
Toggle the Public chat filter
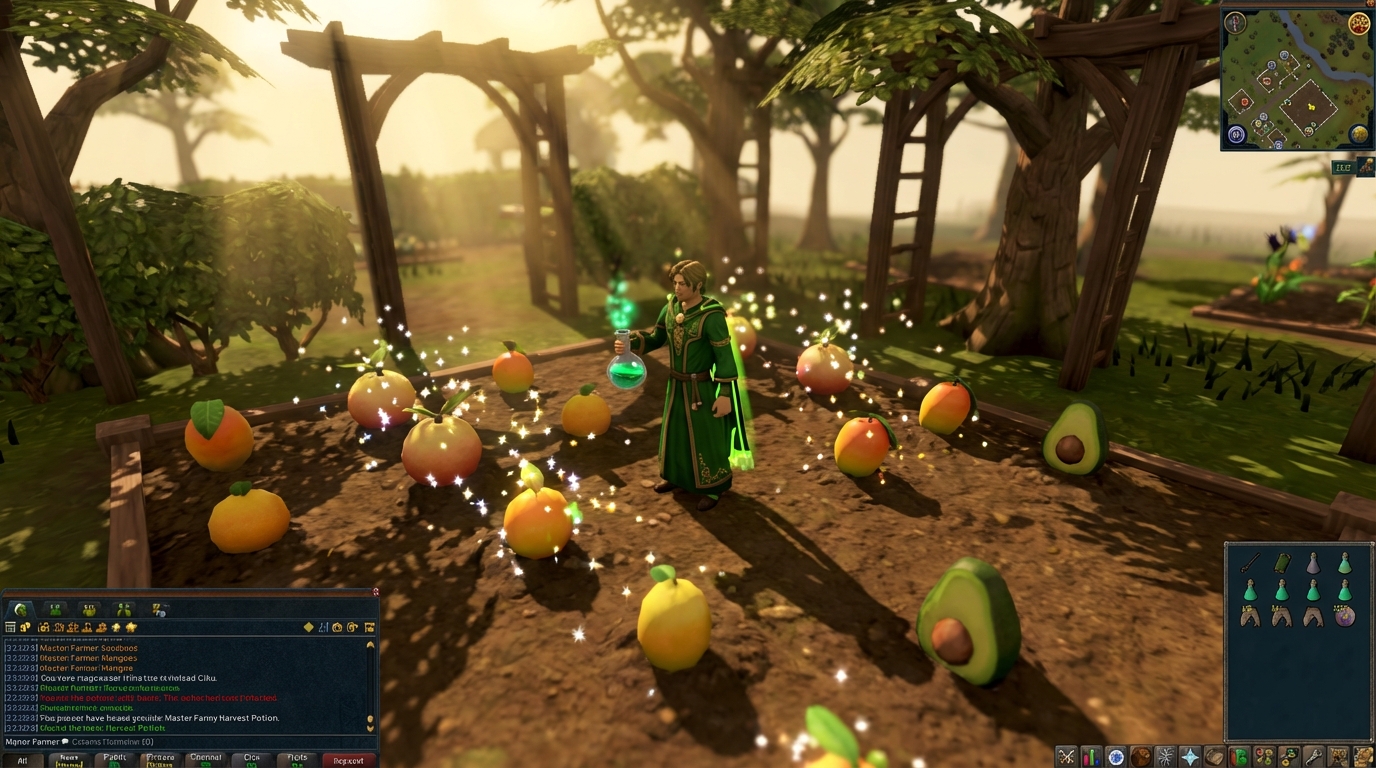point(115,759)
